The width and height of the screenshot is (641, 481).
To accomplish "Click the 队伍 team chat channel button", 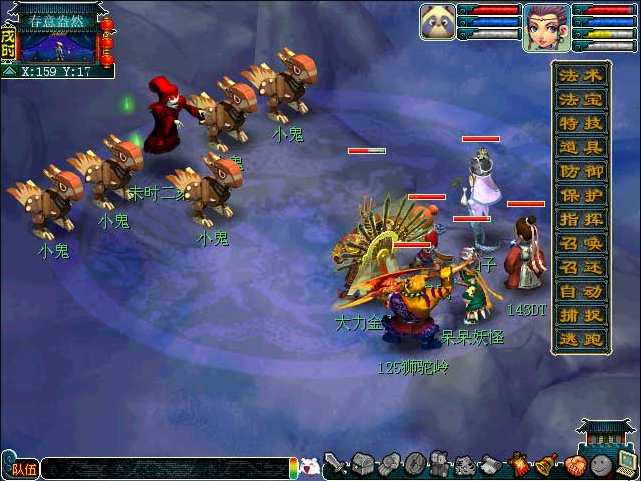I will pos(23,467).
